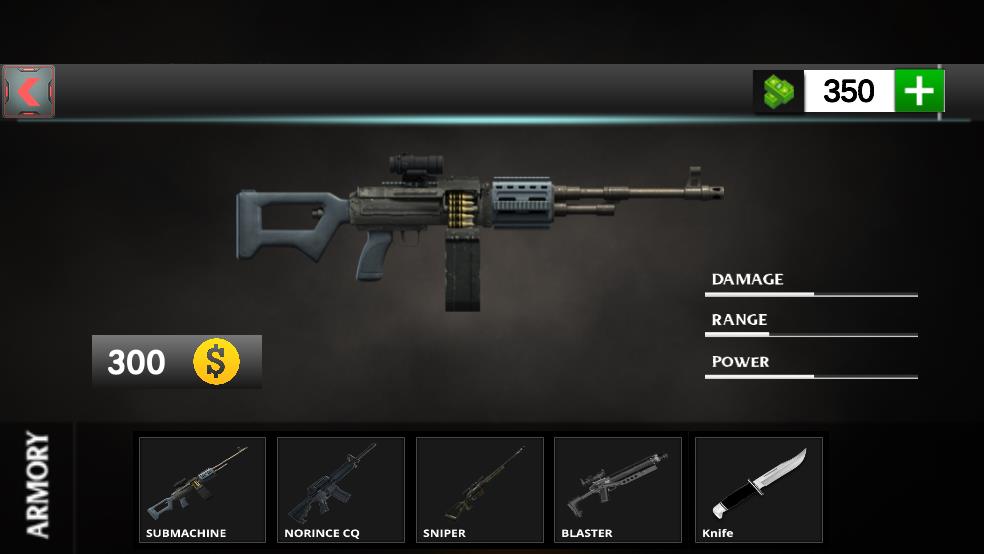Go back using the red arrow button
Image resolution: width=984 pixels, height=554 pixels.
[29, 92]
